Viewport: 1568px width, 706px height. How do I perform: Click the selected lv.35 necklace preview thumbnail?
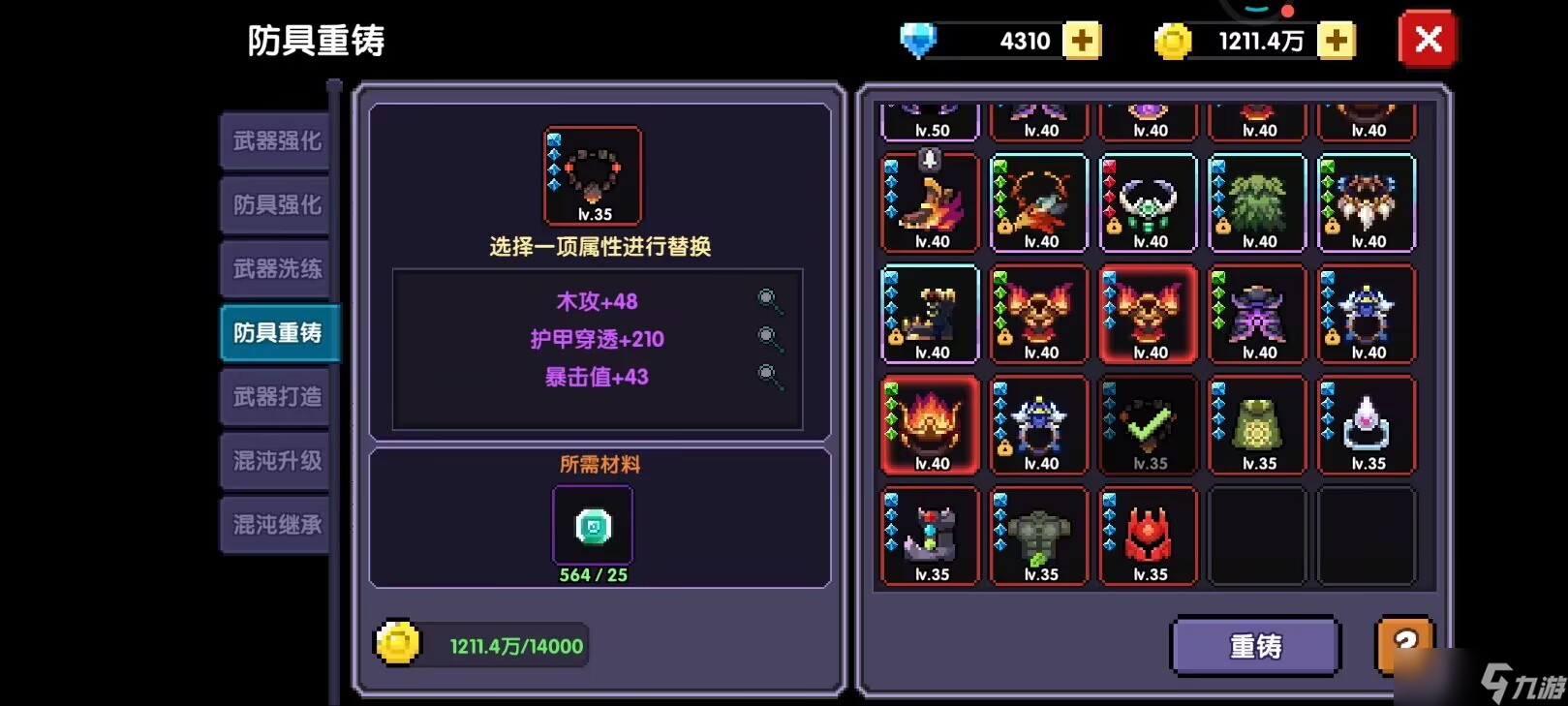pos(592,174)
